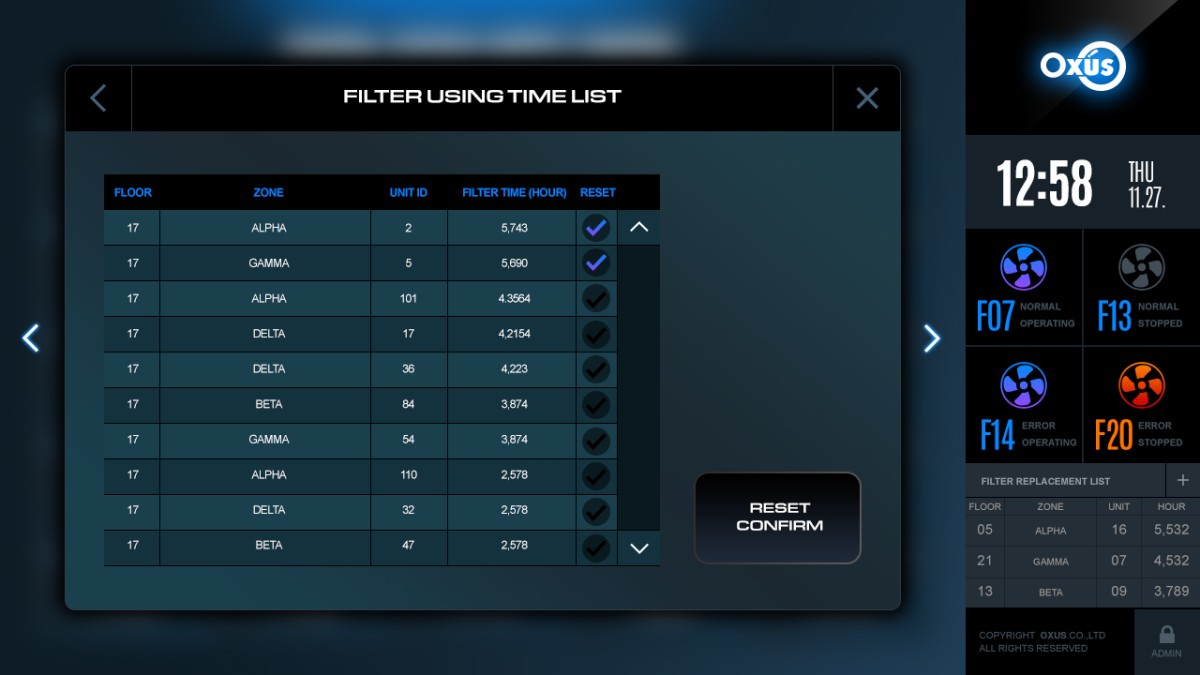Screen dimensions: 1200x675
Task: Toggle reset checkbox for Alpha unit 2
Action: (x=596, y=228)
